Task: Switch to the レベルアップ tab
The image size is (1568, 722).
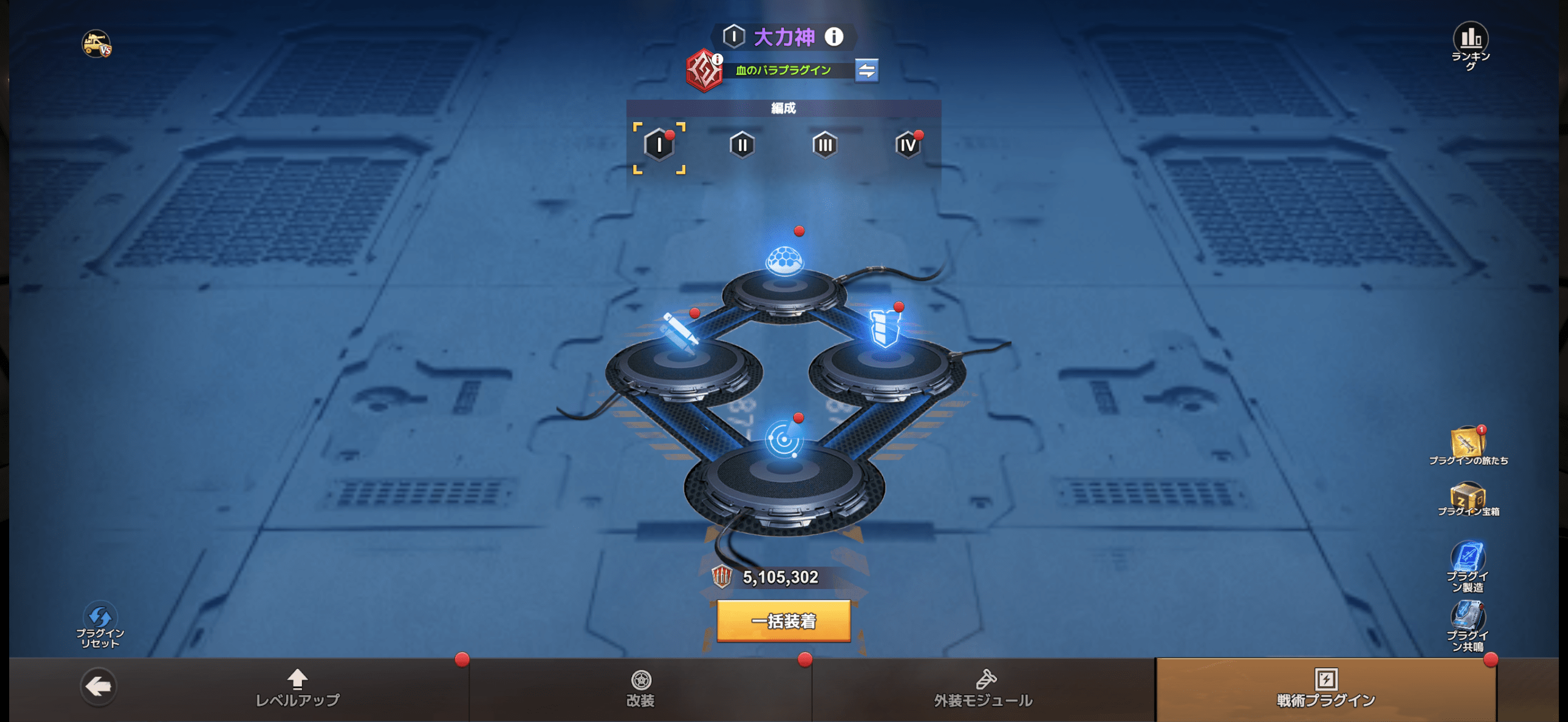Action: point(298,688)
